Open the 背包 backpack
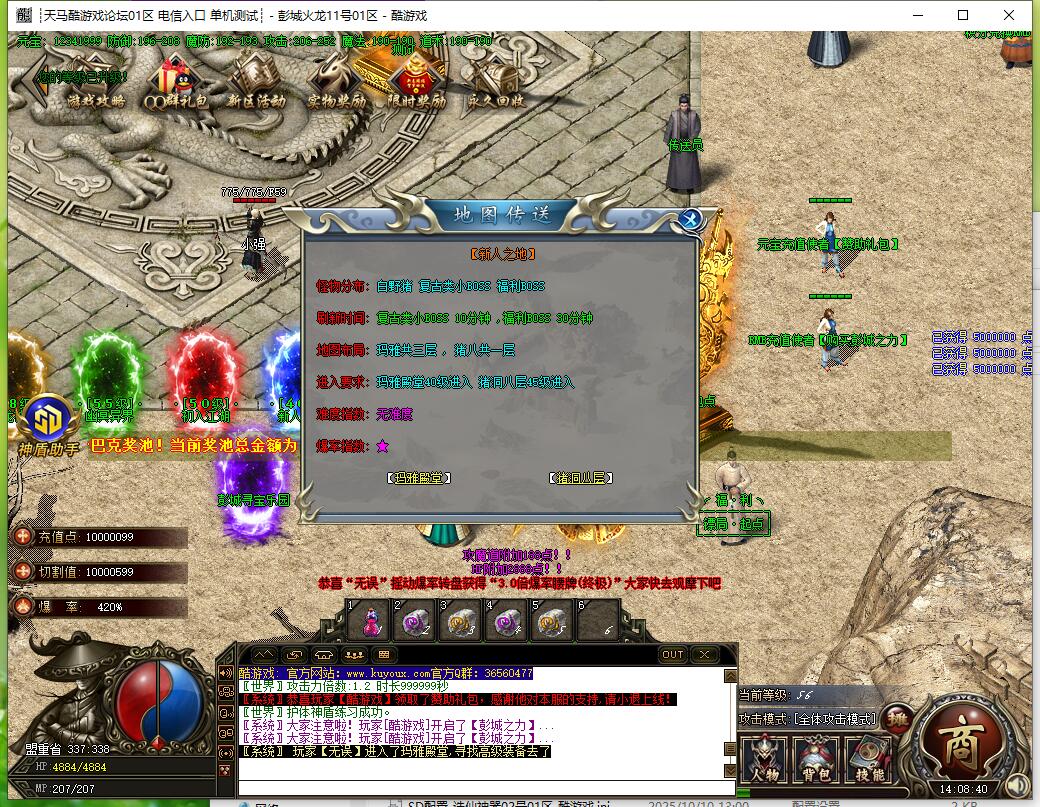Image resolution: width=1040 pixels, height=807 pixels. pos(817,760)
